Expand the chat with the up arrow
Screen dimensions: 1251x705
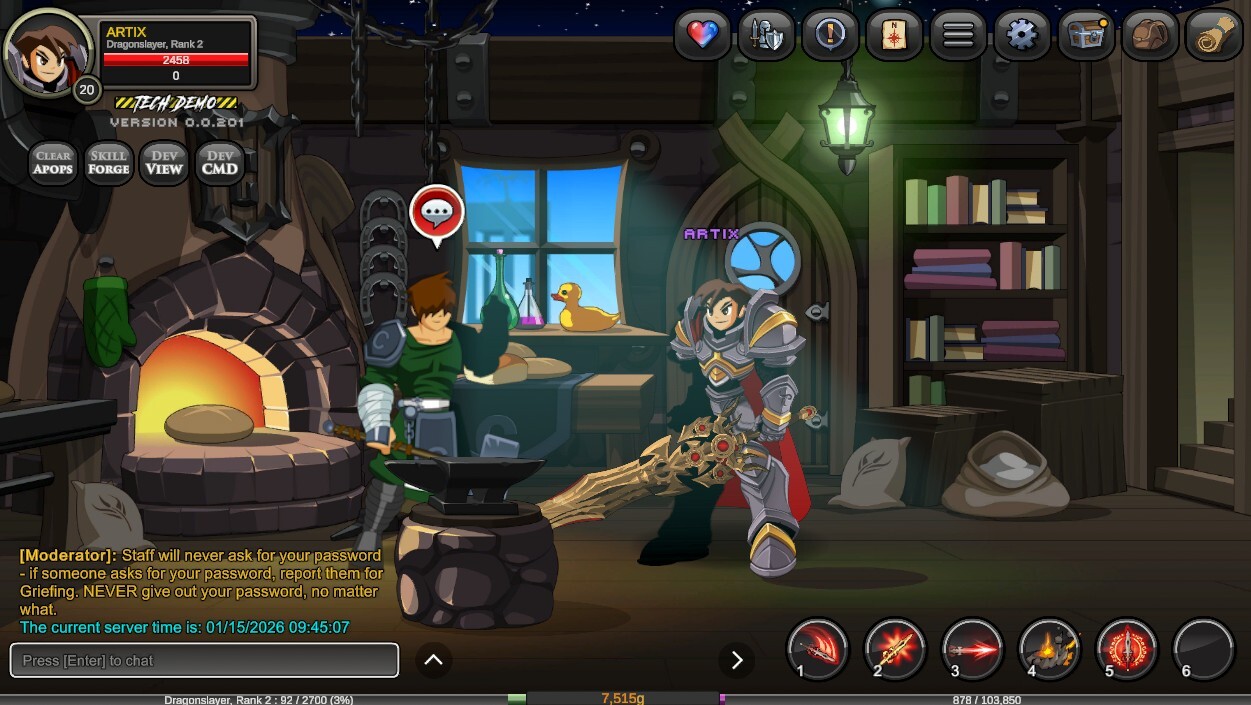[x=434, y=660]
